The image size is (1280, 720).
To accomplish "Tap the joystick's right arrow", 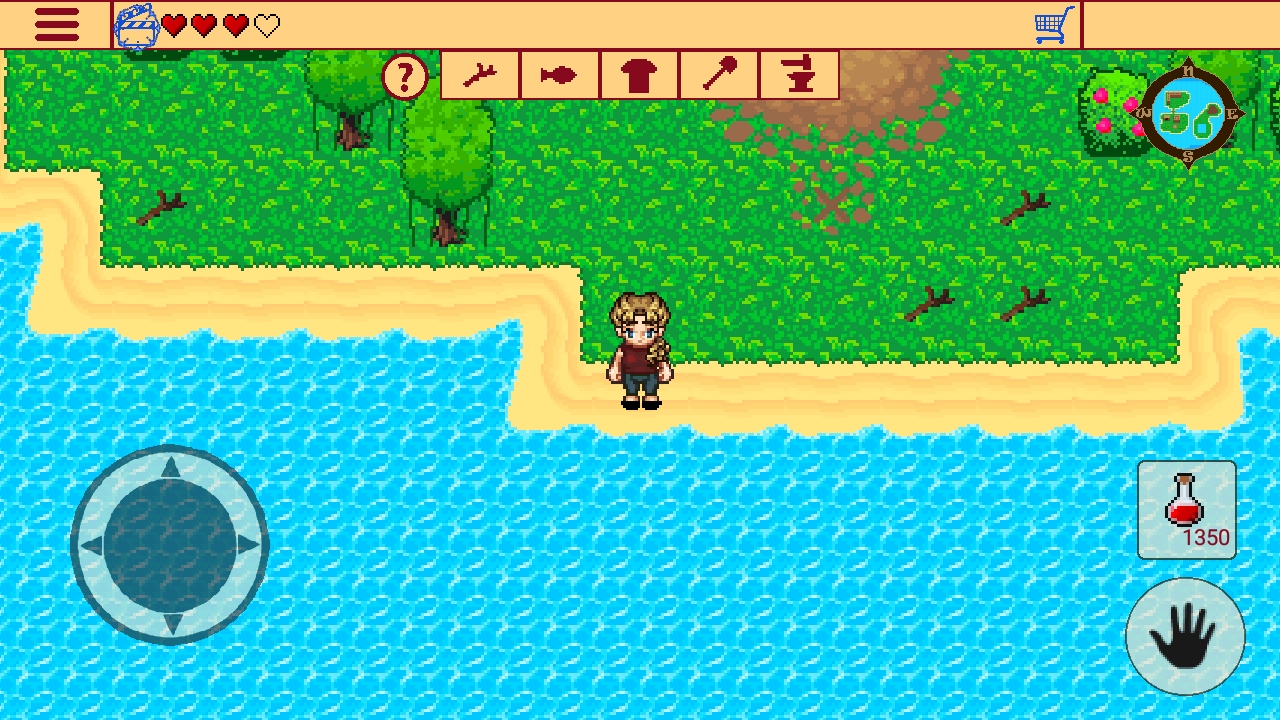I will pyautogui.click(x=248, y=546).
